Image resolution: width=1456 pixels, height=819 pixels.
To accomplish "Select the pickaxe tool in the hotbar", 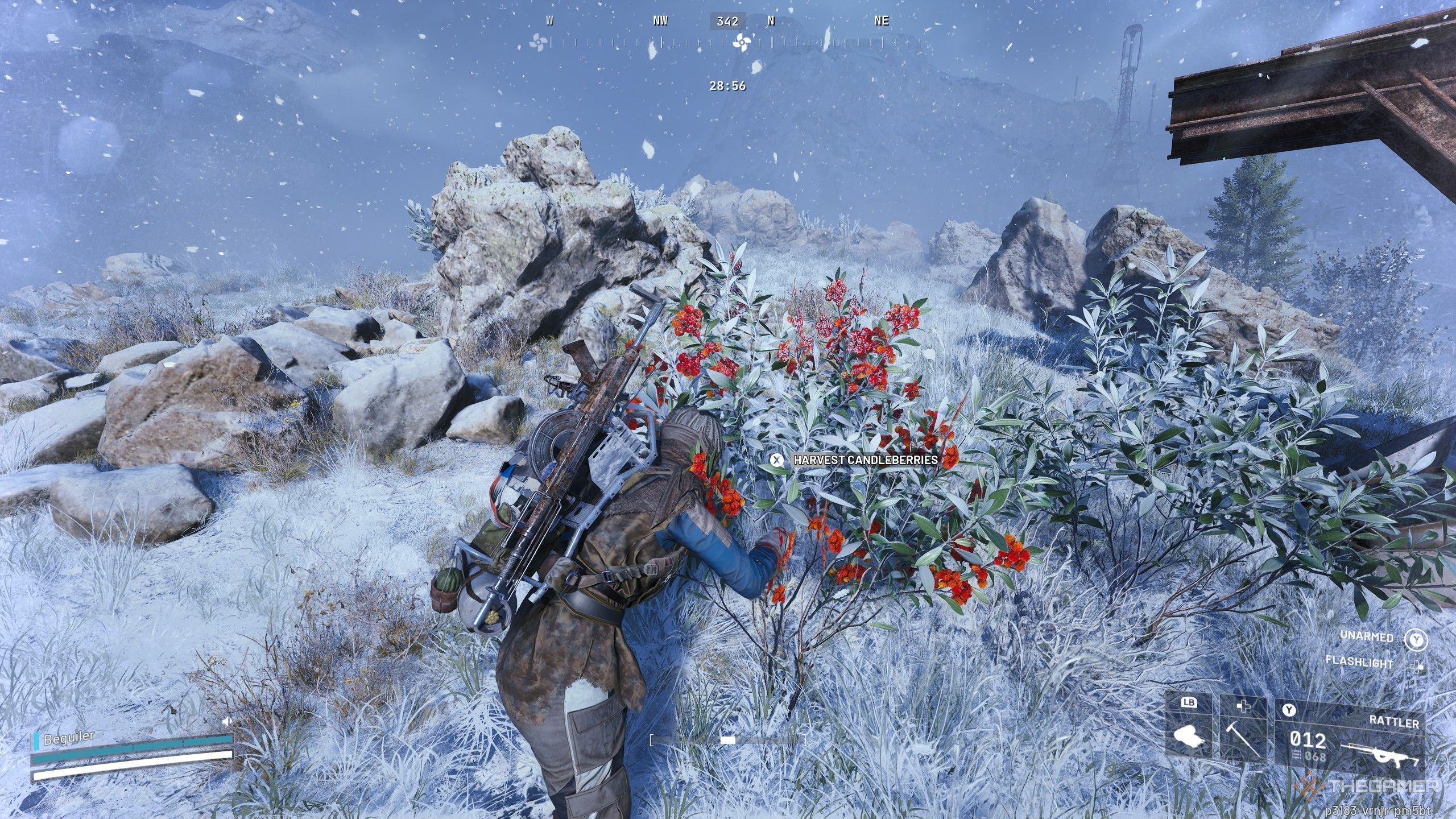I will coord(1236,739).
